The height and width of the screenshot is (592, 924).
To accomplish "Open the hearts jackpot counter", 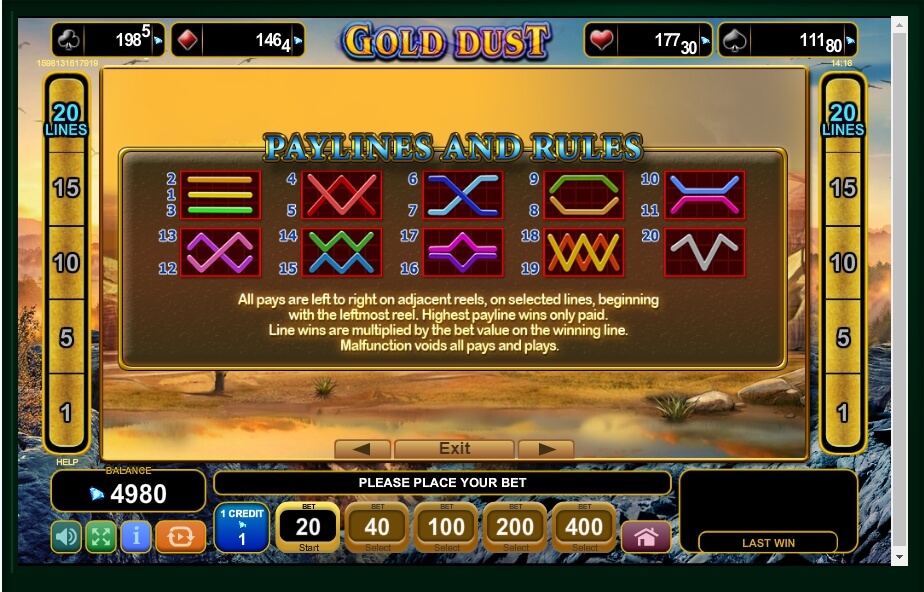I will coord(648,40).
